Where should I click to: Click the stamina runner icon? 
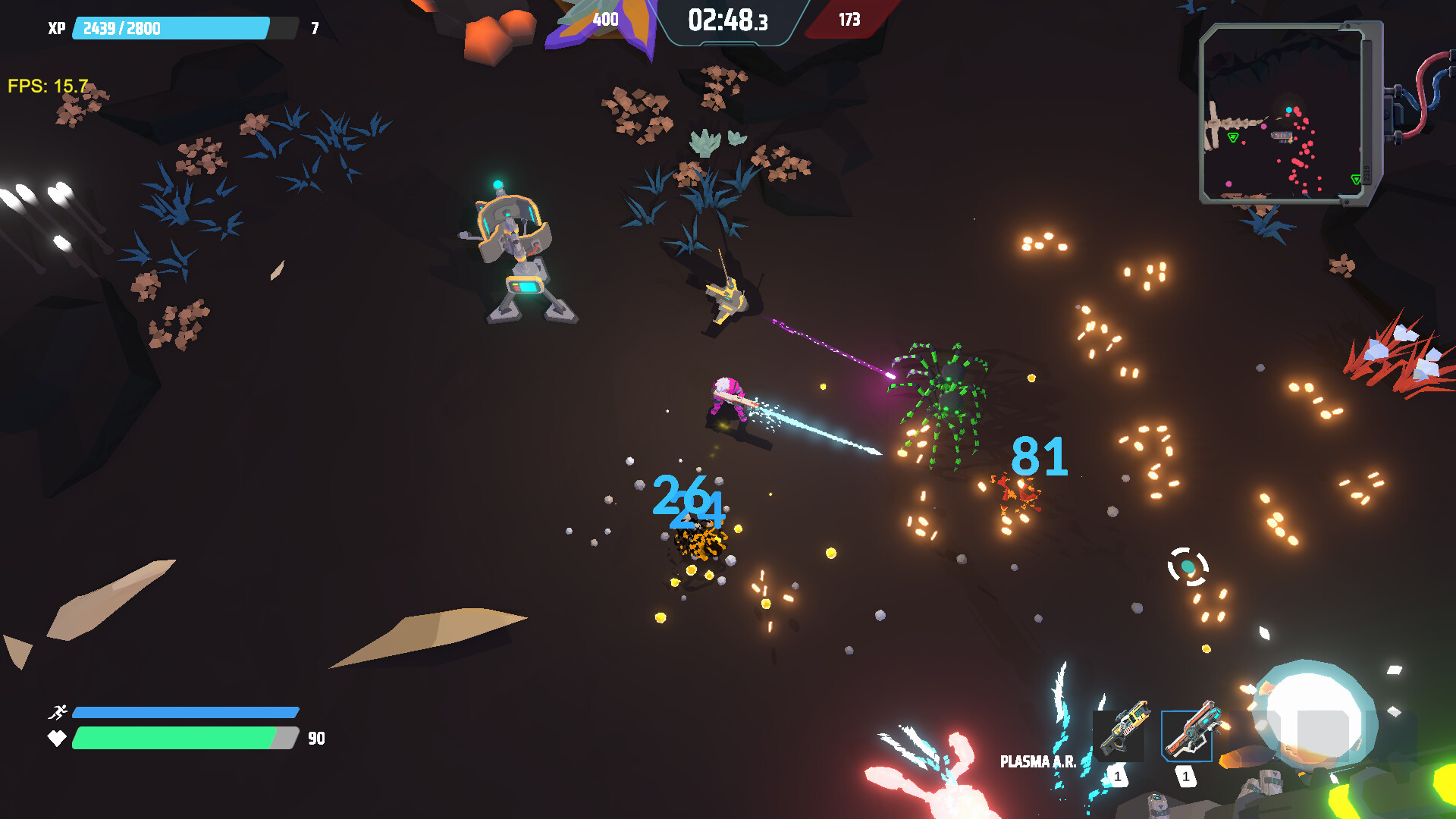pyautogui.click(x=58, y=712)
